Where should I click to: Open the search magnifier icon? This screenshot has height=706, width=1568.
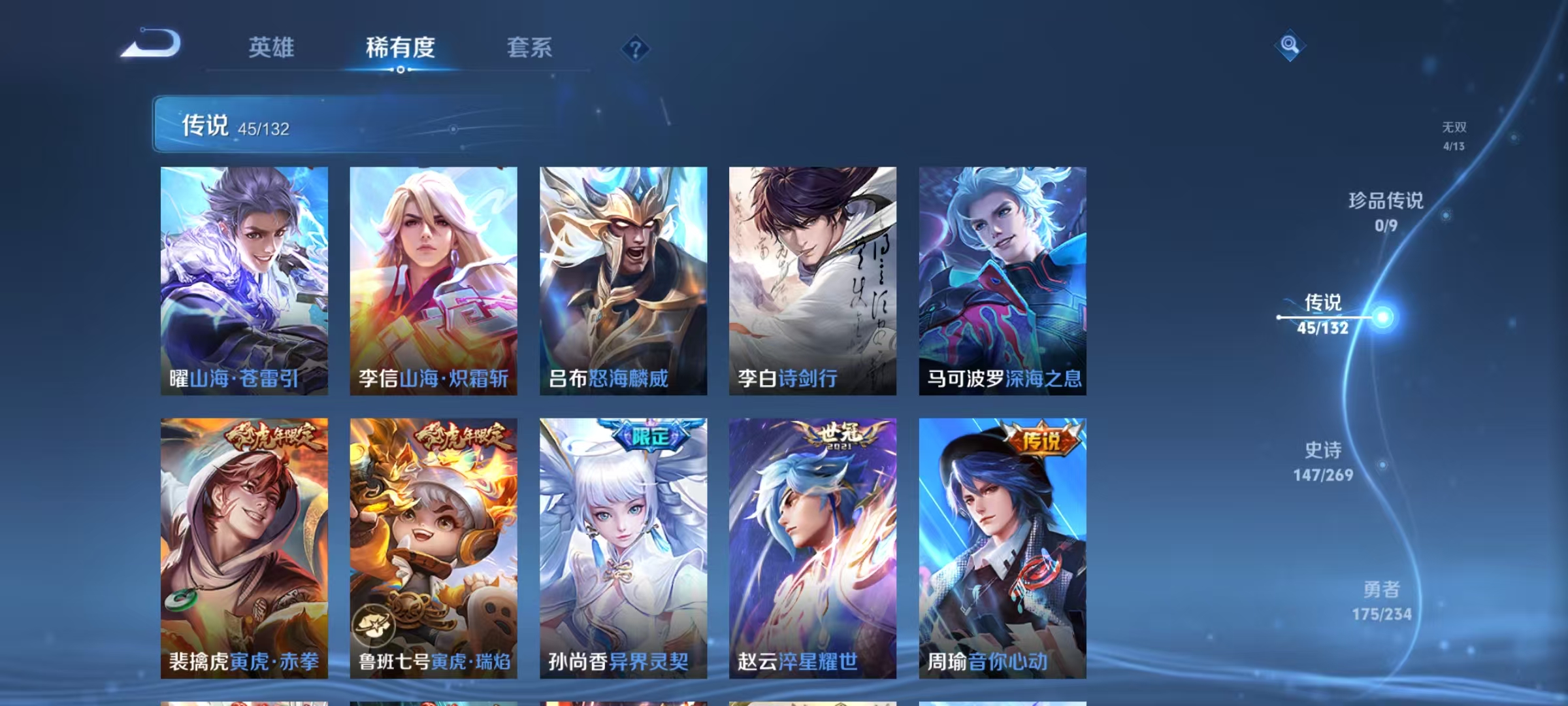click(x=1288, y=46)
